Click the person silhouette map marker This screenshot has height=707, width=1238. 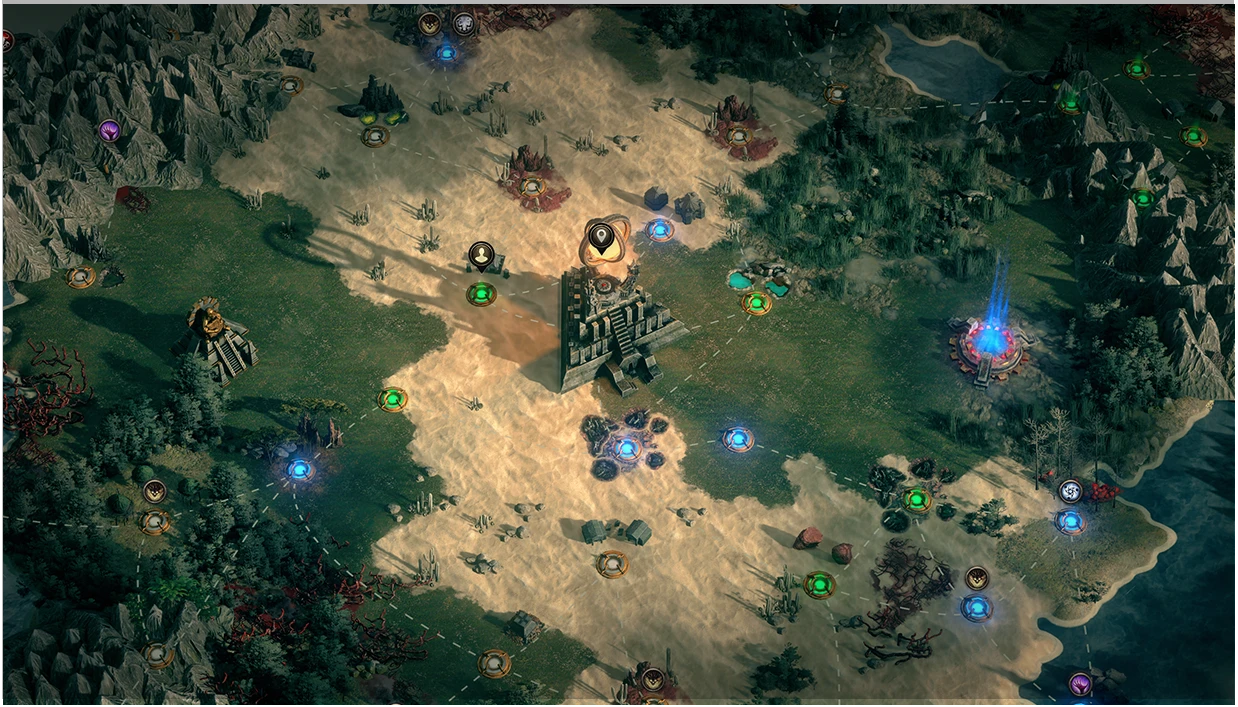coord(481,256)
